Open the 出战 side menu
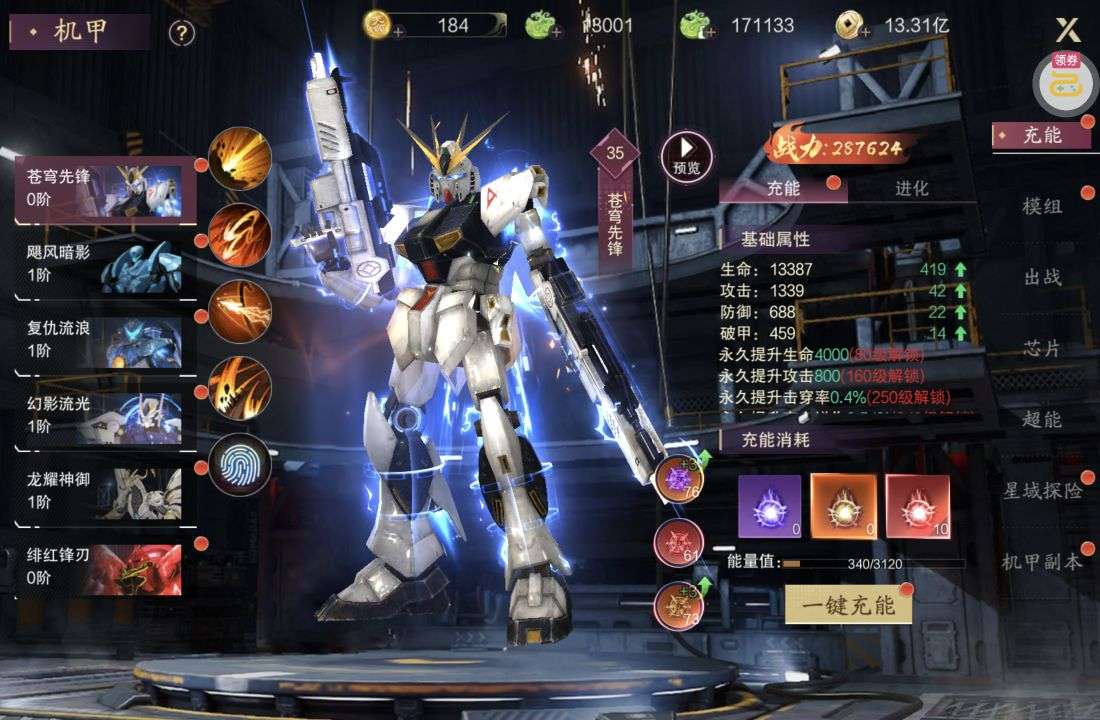The height and width of the screenshot is (720, 1100). [x=1041, y=277]
